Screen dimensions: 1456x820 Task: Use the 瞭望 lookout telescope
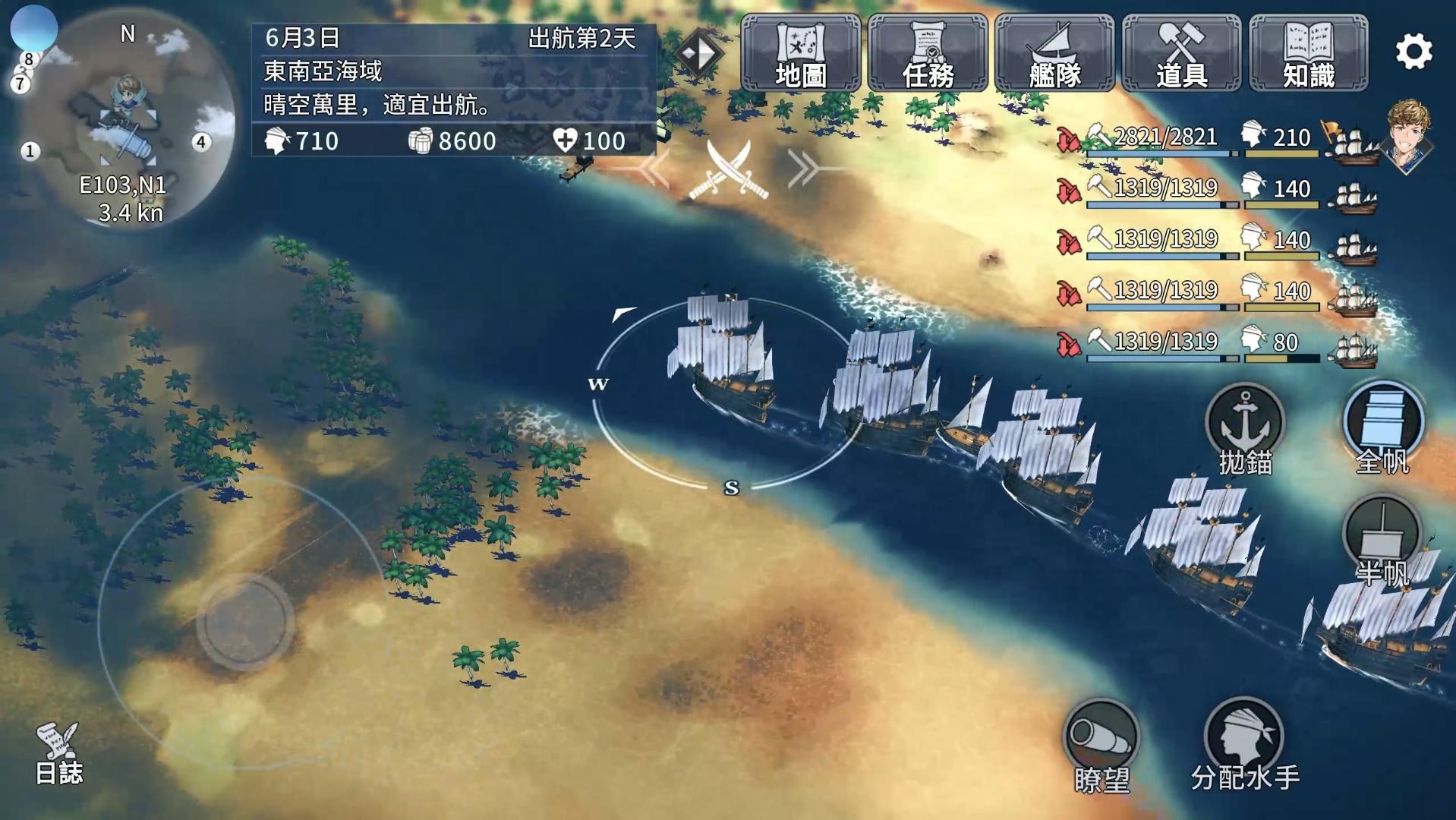[x=1101, y=744]
